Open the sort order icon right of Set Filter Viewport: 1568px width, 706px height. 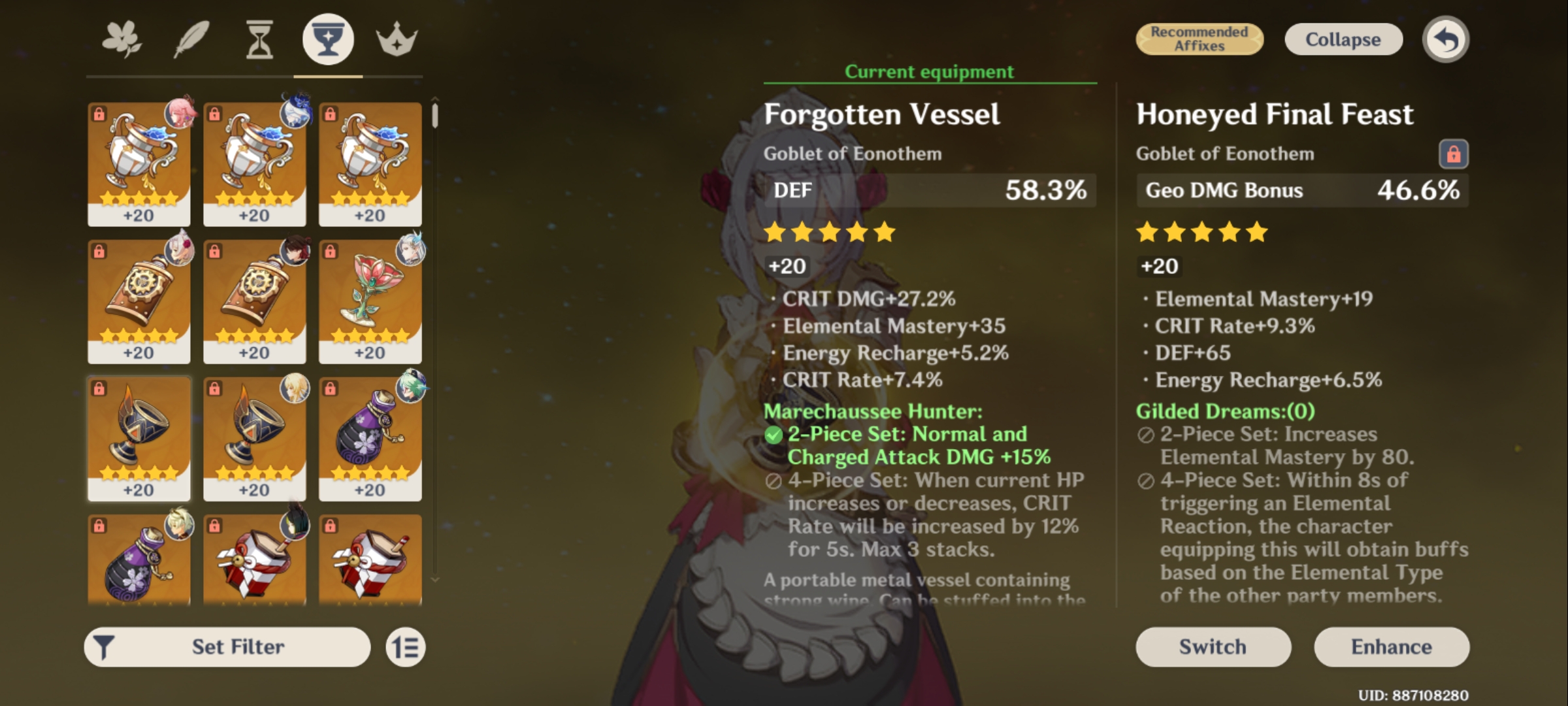coord(405,646)
